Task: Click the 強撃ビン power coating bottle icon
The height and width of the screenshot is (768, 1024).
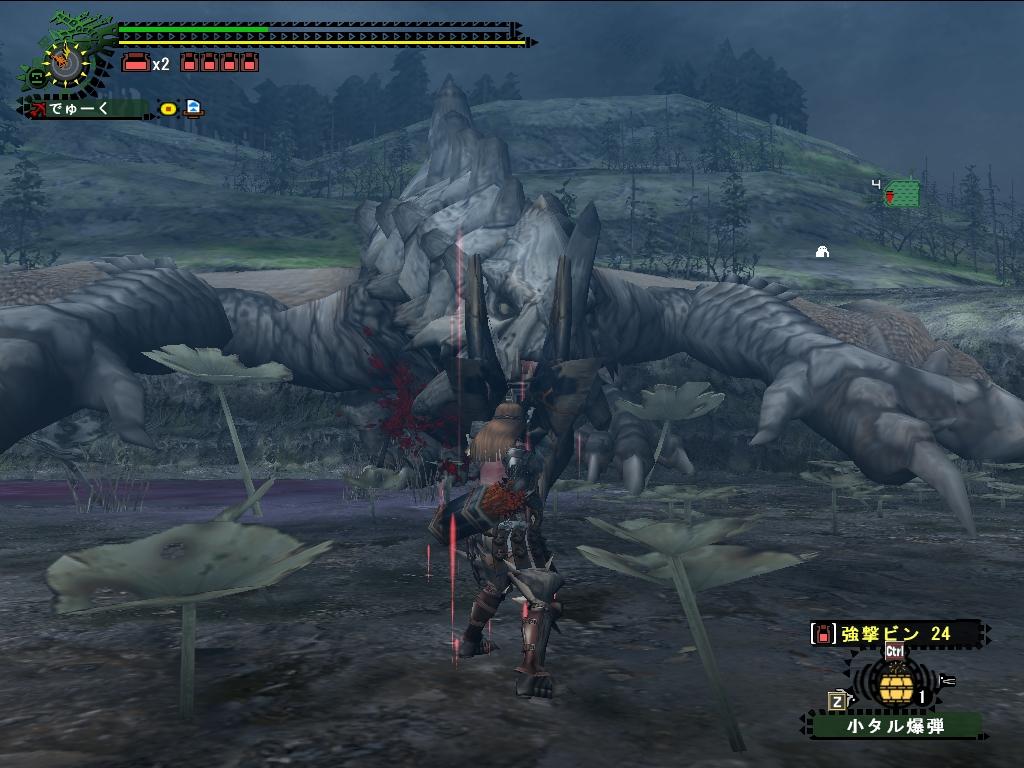Action: (x=822, y=633)
